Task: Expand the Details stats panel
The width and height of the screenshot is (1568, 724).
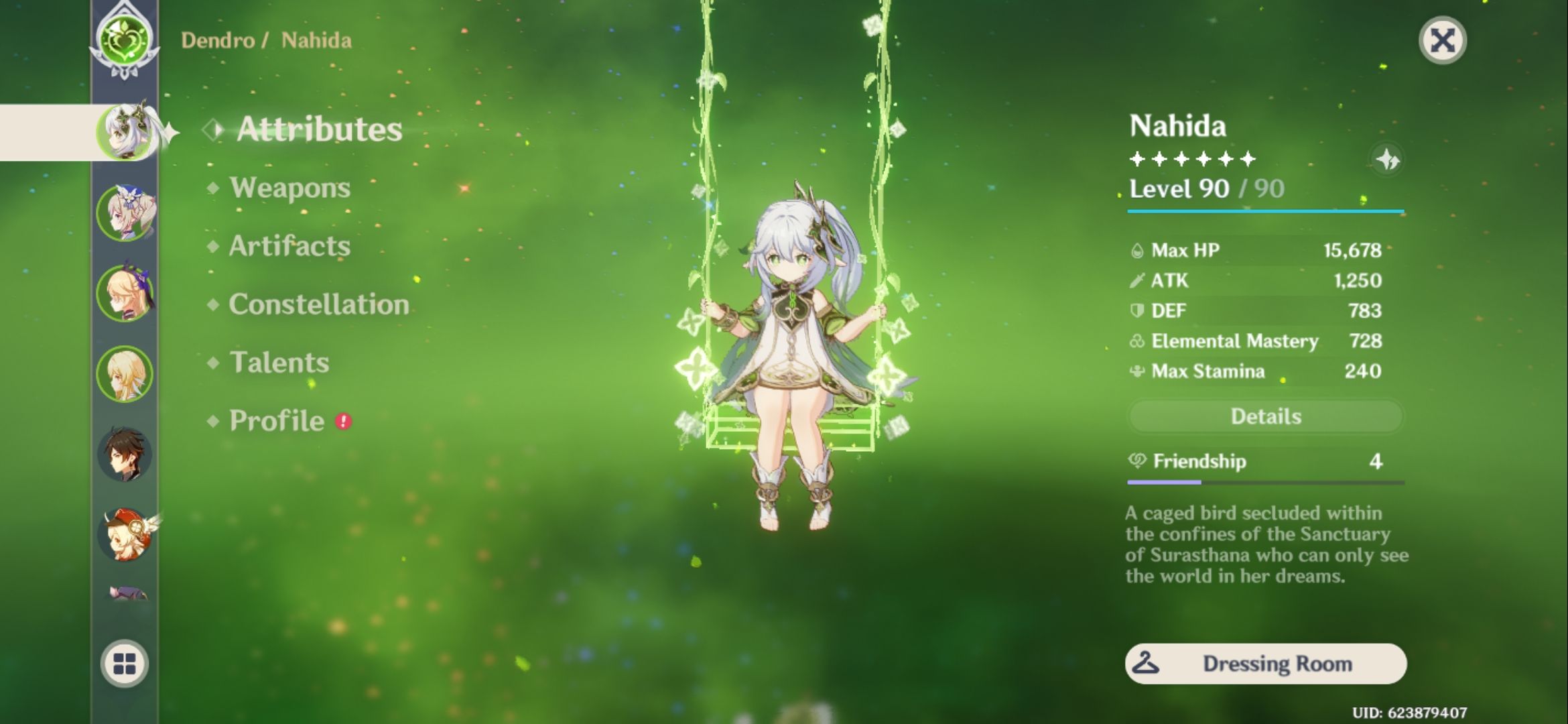Action: 1265,416
